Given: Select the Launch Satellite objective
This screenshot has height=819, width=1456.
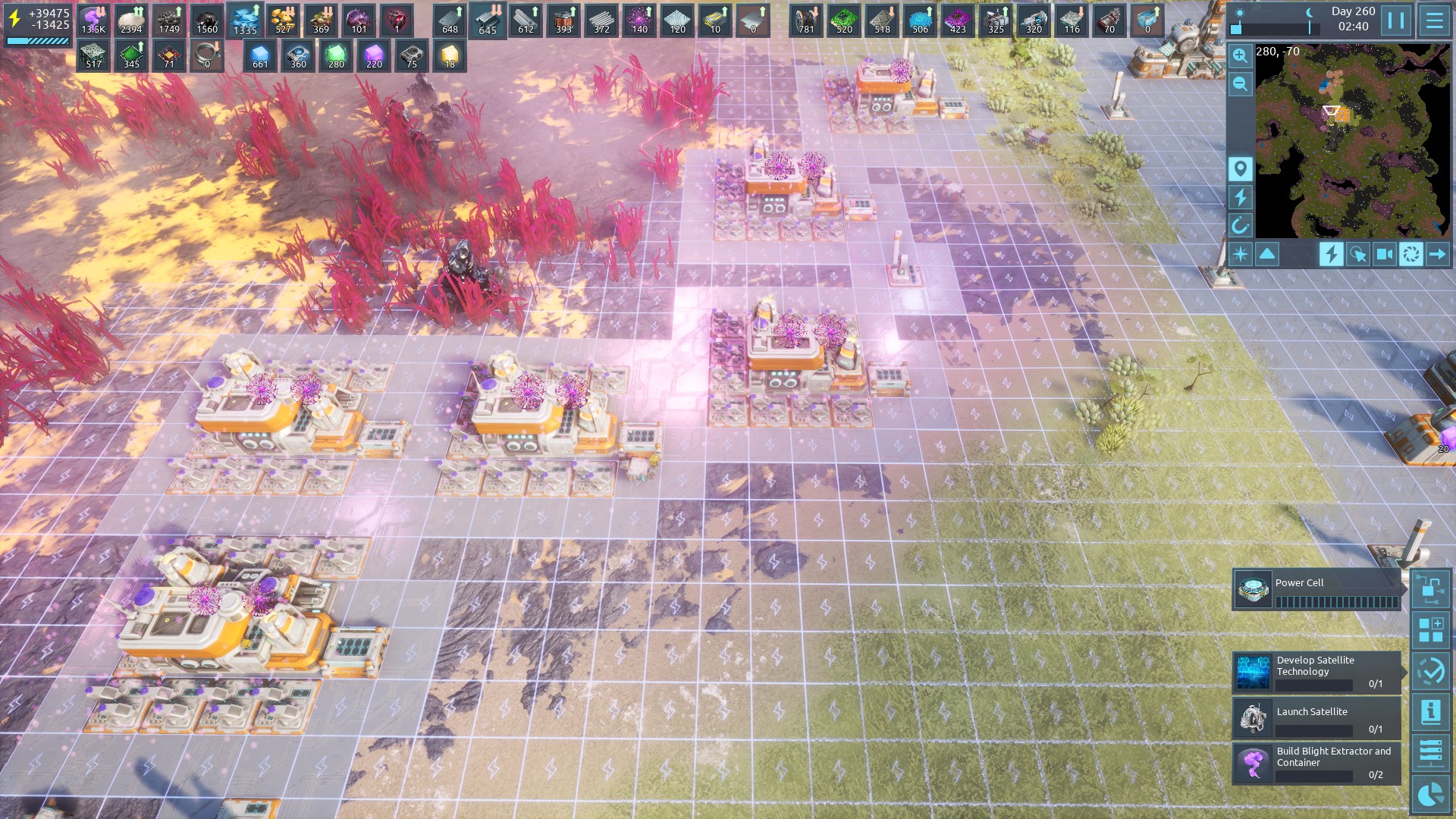Looking at the screenshot, I should [1316, 718].
